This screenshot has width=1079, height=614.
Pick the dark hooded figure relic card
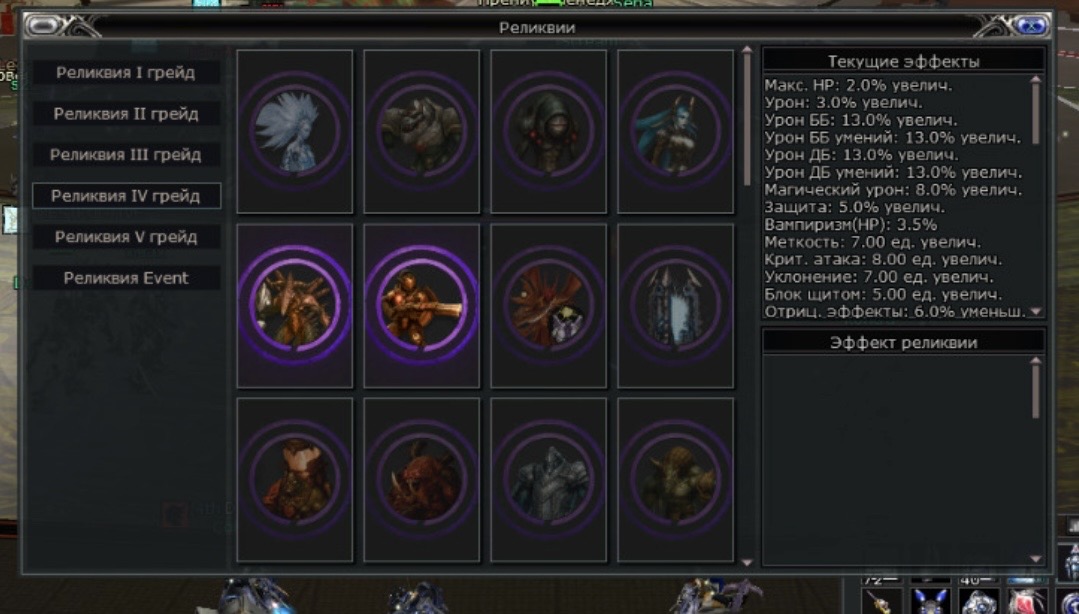coord(548,131)
